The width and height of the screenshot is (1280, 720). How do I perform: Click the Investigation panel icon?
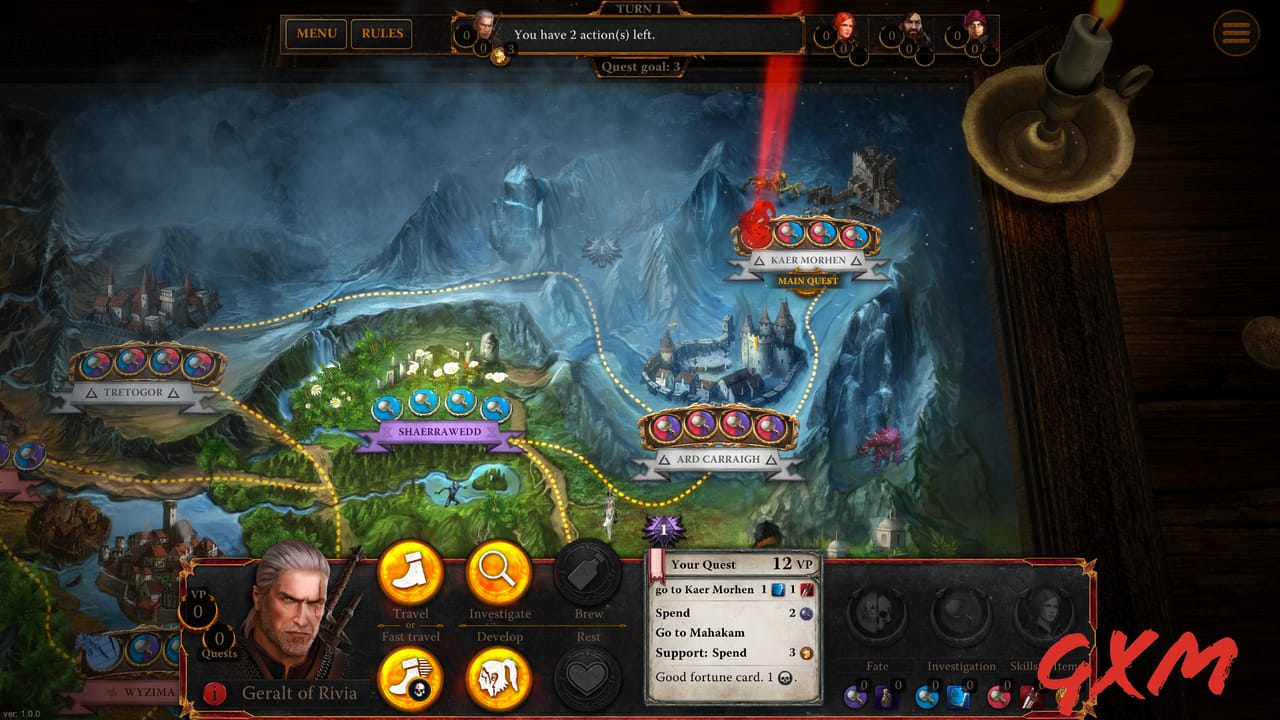pos(962,610)
